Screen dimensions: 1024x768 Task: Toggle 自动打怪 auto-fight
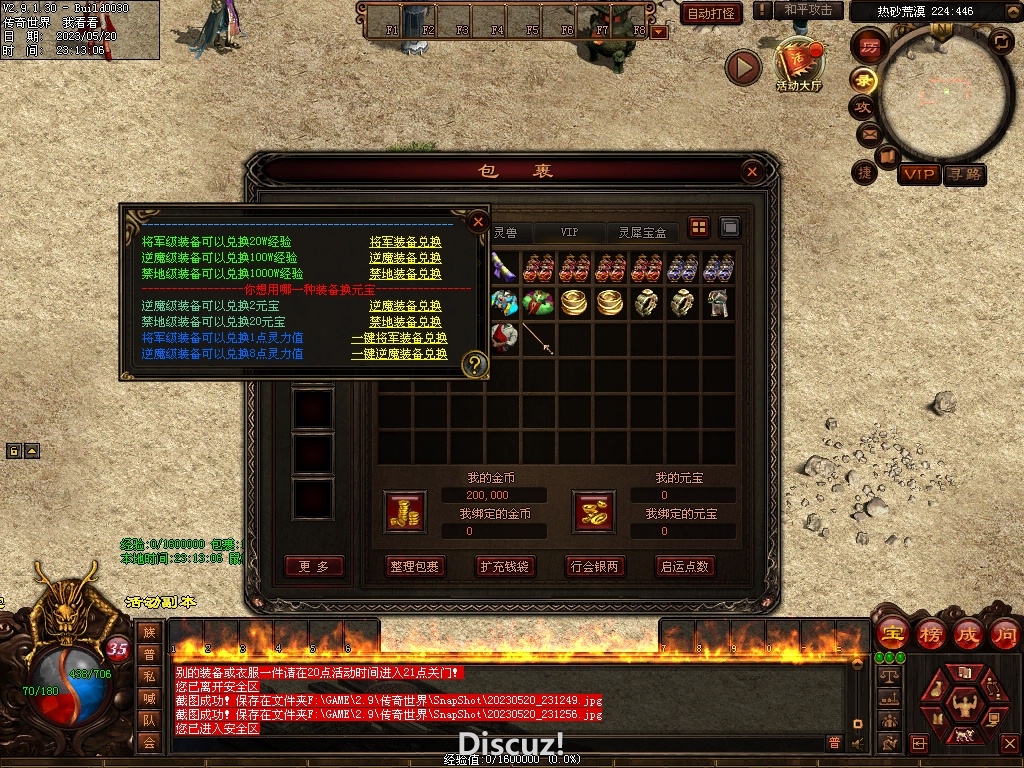point(712,14)
